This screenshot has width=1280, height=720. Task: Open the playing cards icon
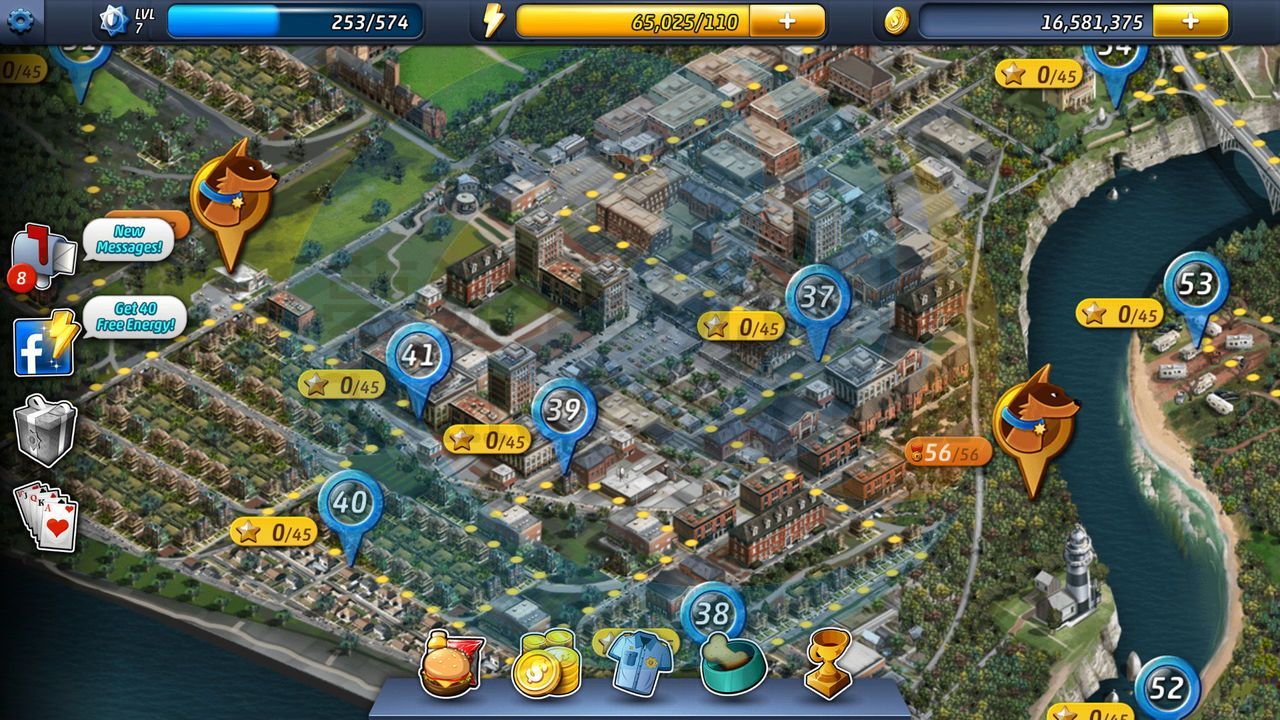click(x=46, y=516)
